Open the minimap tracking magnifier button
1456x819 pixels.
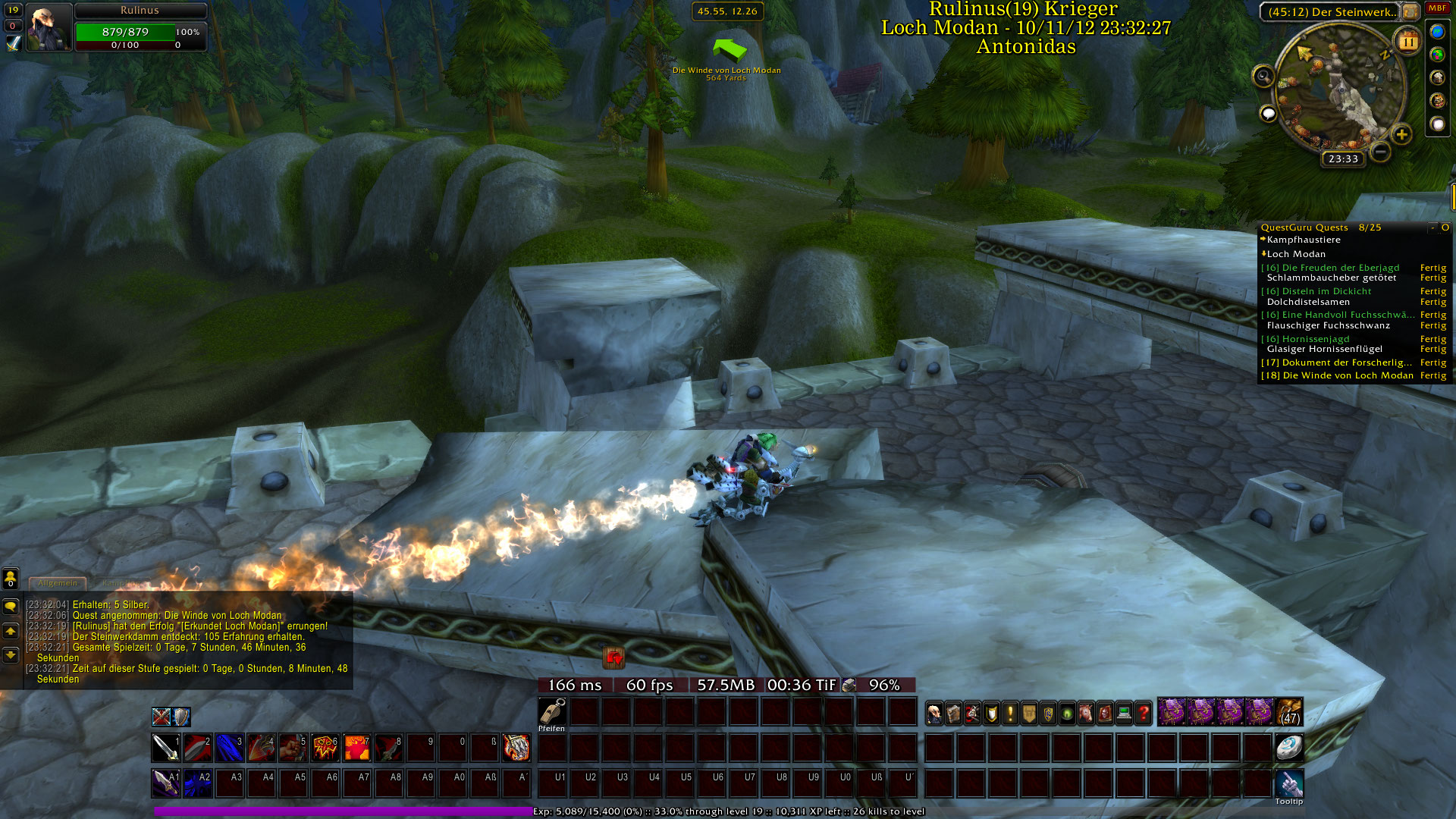[1263, 76]
